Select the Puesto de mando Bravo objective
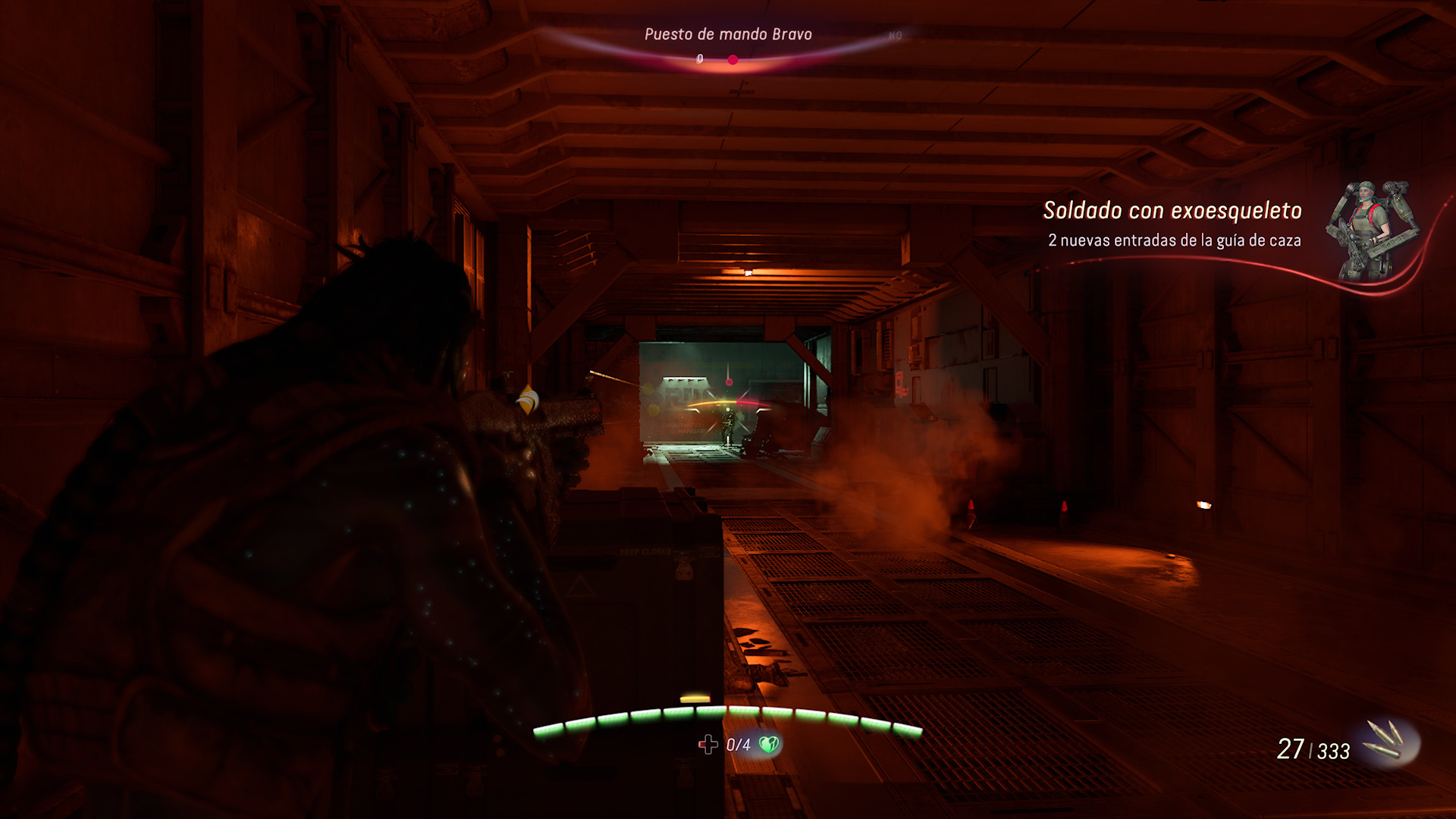The image size is (1456, 819). [728, 34]
